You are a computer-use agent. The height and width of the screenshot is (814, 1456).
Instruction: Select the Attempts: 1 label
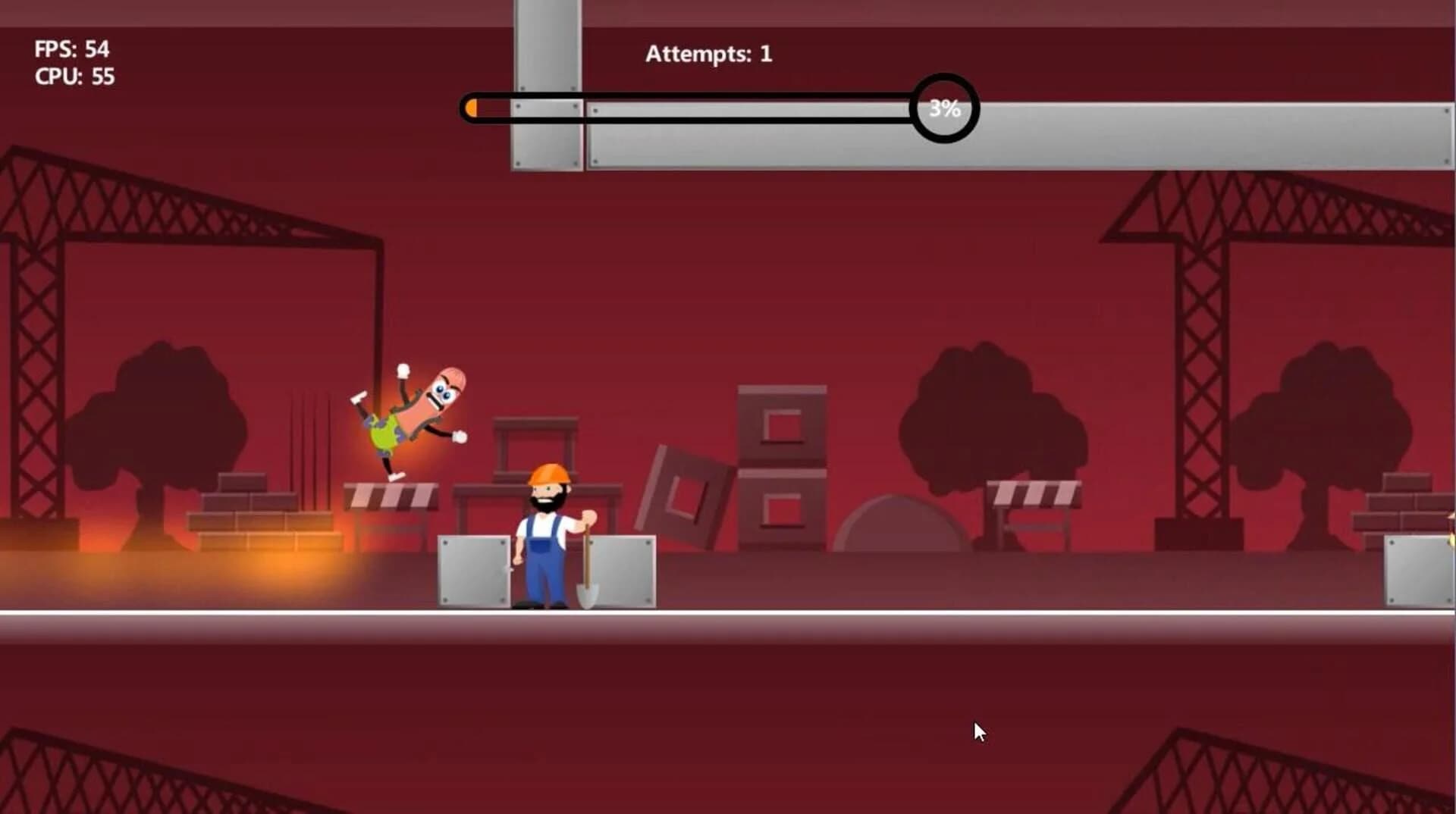point(708,53)
